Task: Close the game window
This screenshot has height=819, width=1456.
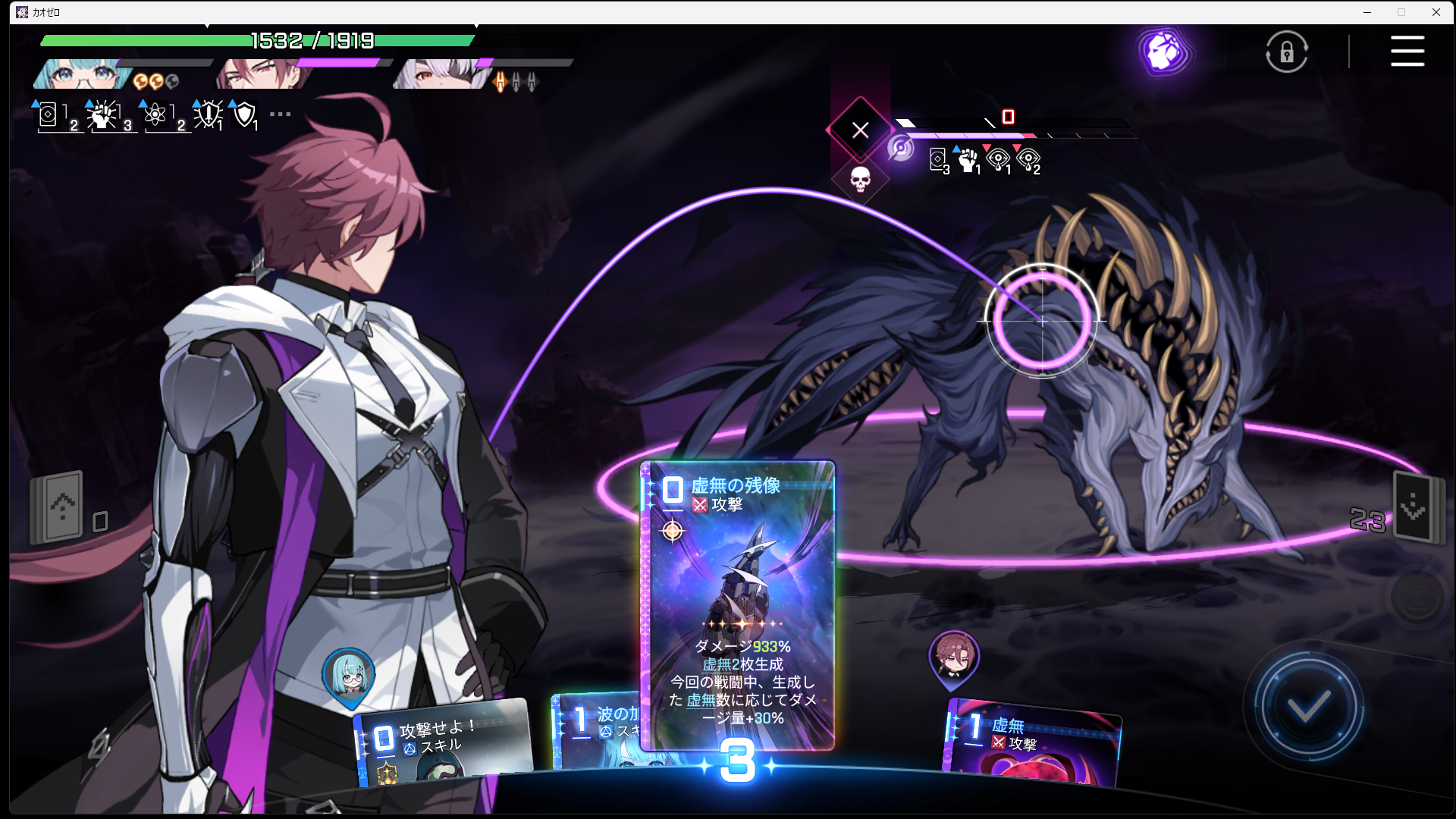Action: (1436, 12)
